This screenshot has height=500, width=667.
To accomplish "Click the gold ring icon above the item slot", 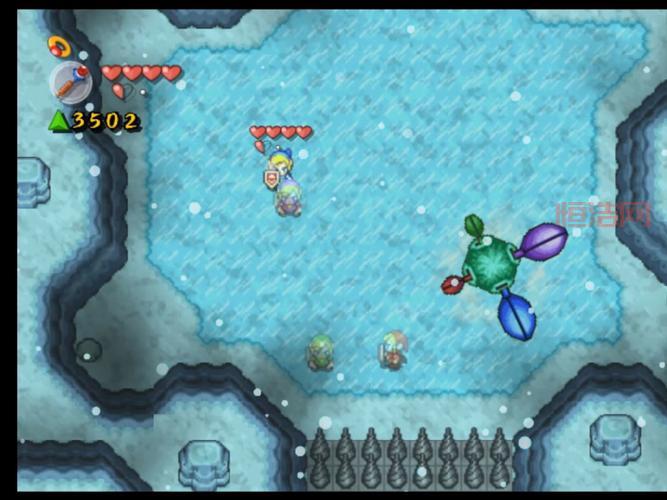I will tap(56, 46).
